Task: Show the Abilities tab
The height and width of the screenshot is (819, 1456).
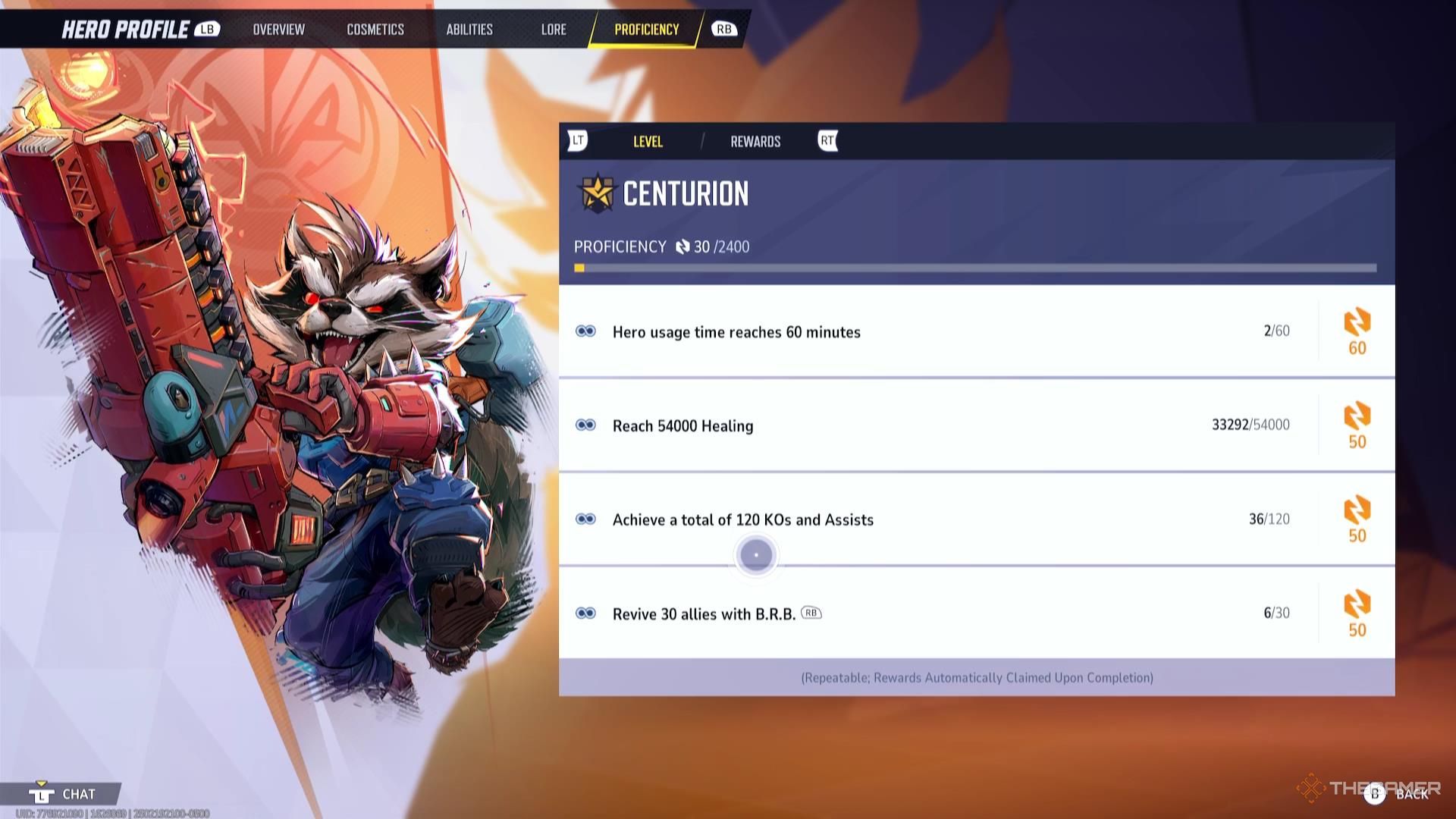Action: [x=469, y=30]
